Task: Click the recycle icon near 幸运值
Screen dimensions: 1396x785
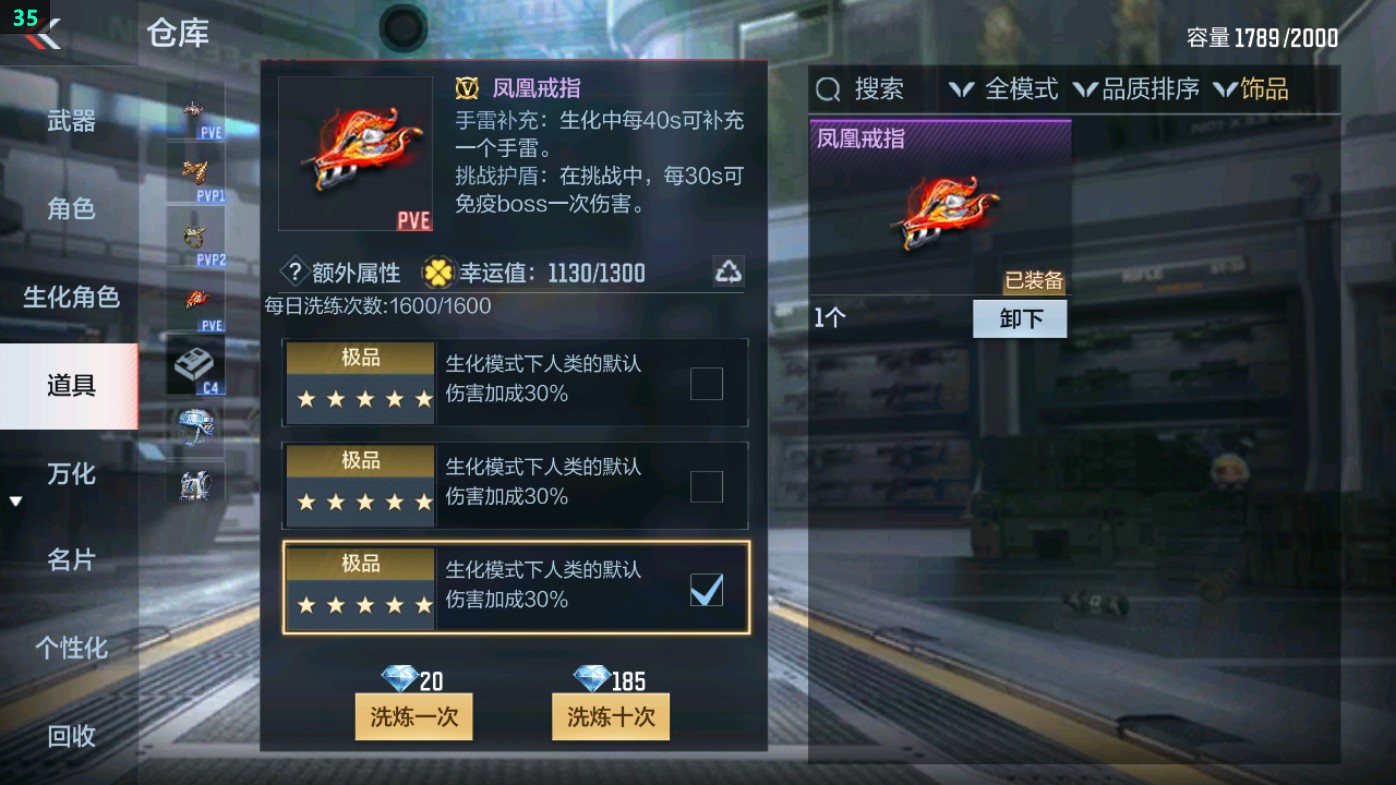Action: click(728, 271)
